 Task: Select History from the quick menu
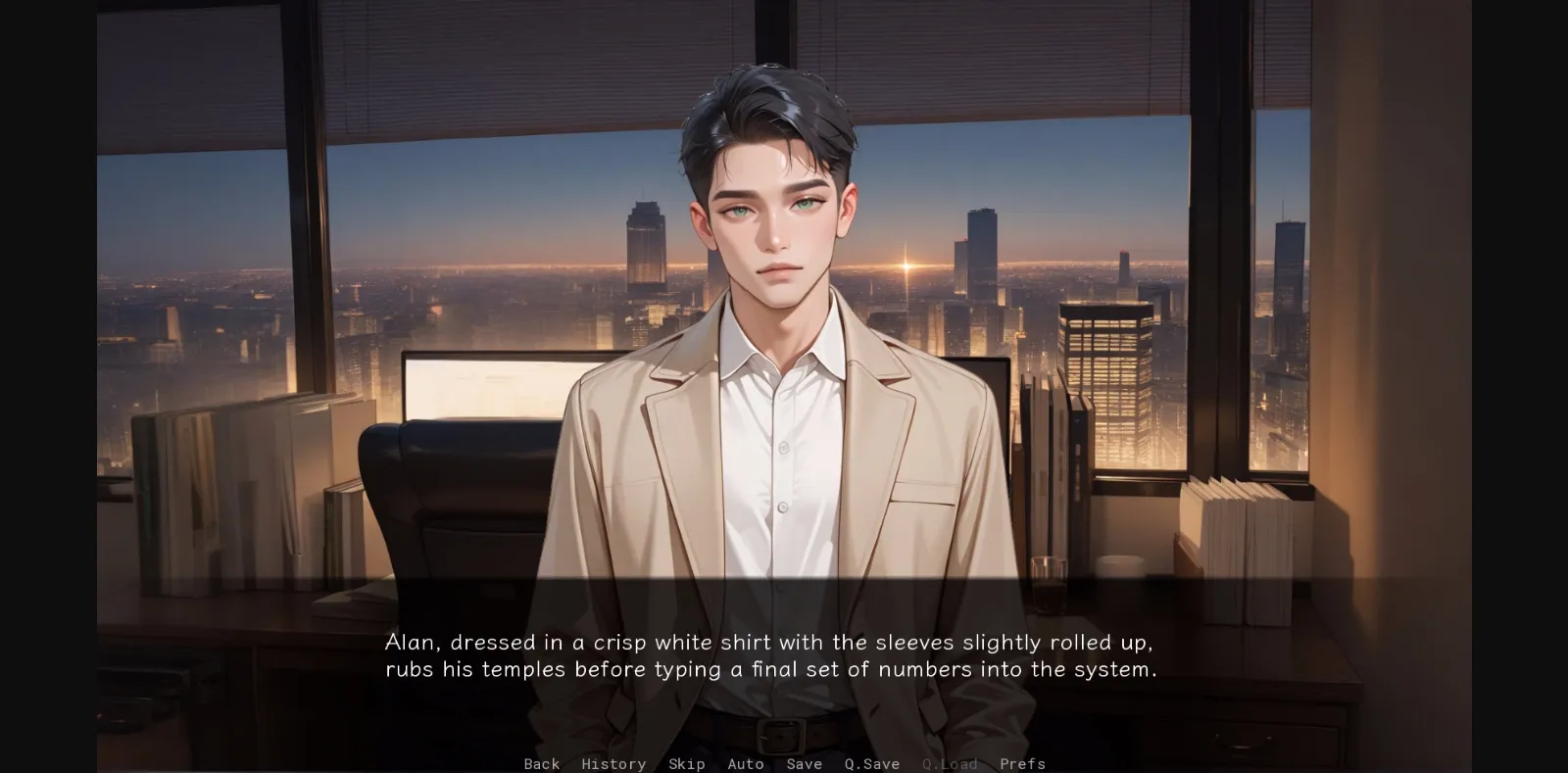click(613, 764)
